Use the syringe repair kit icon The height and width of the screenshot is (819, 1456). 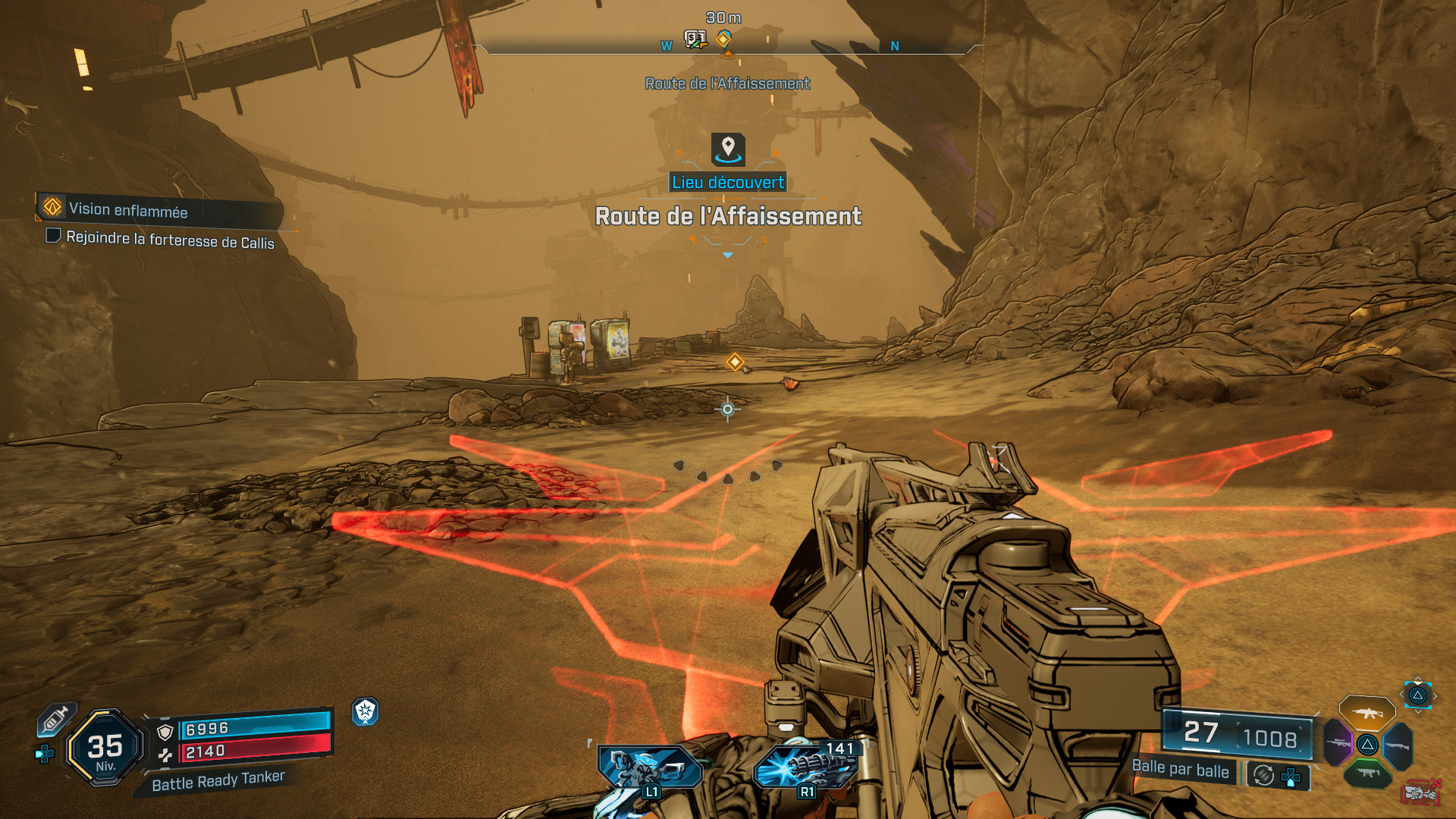point(55,719)
